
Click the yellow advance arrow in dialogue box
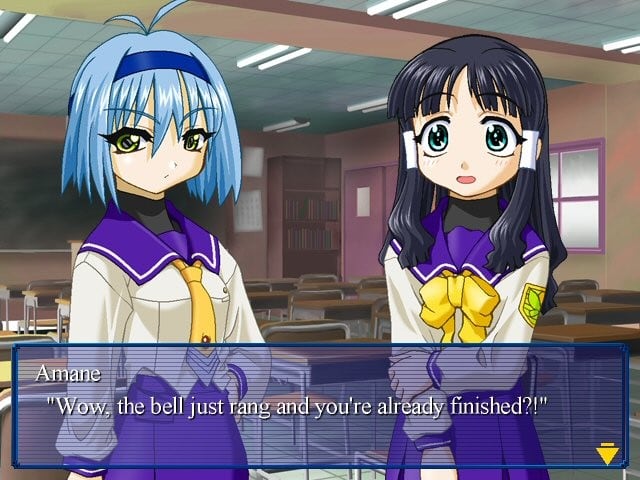coord(607,455)
